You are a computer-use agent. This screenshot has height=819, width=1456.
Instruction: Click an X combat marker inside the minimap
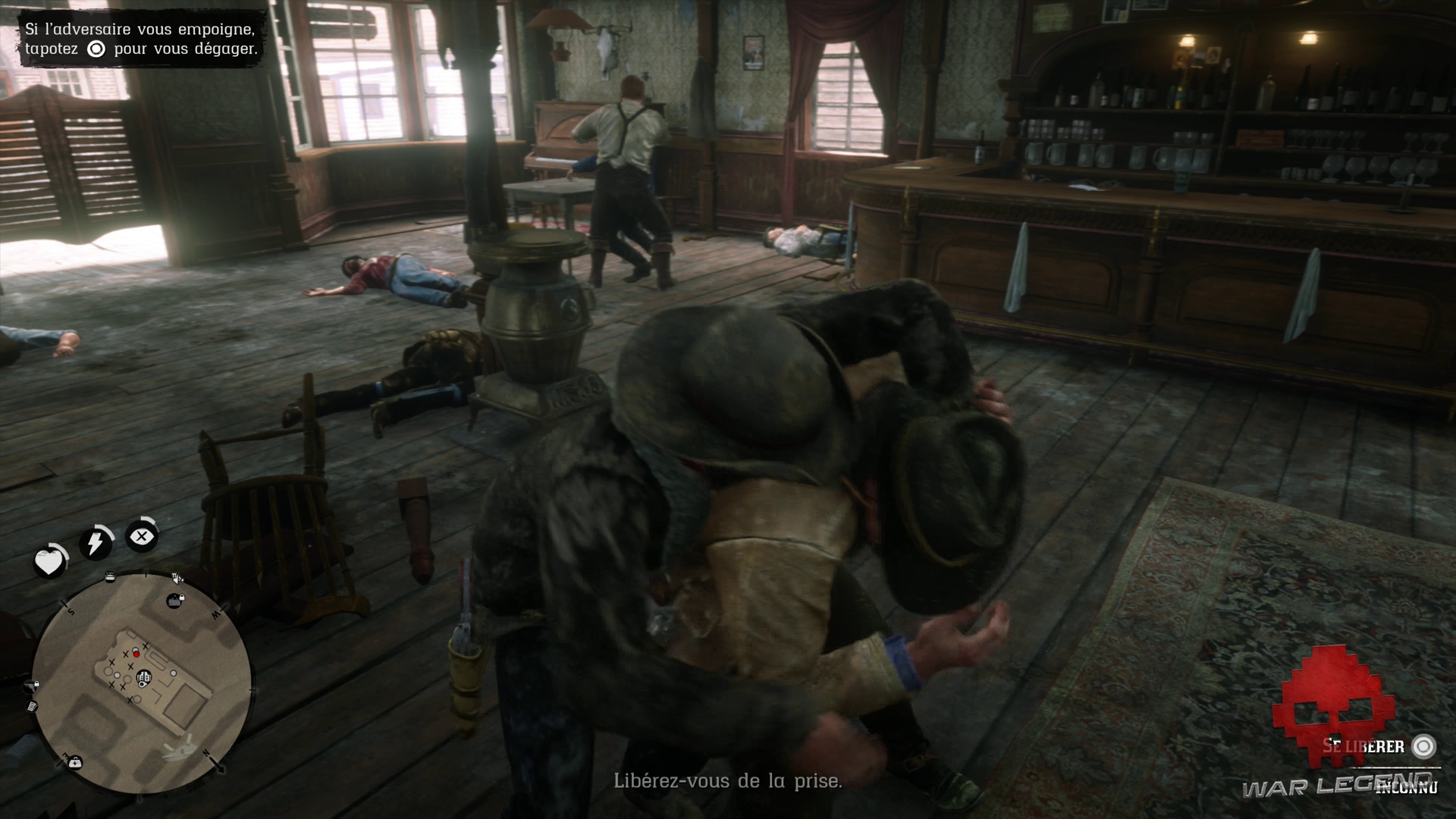point(124,653)
